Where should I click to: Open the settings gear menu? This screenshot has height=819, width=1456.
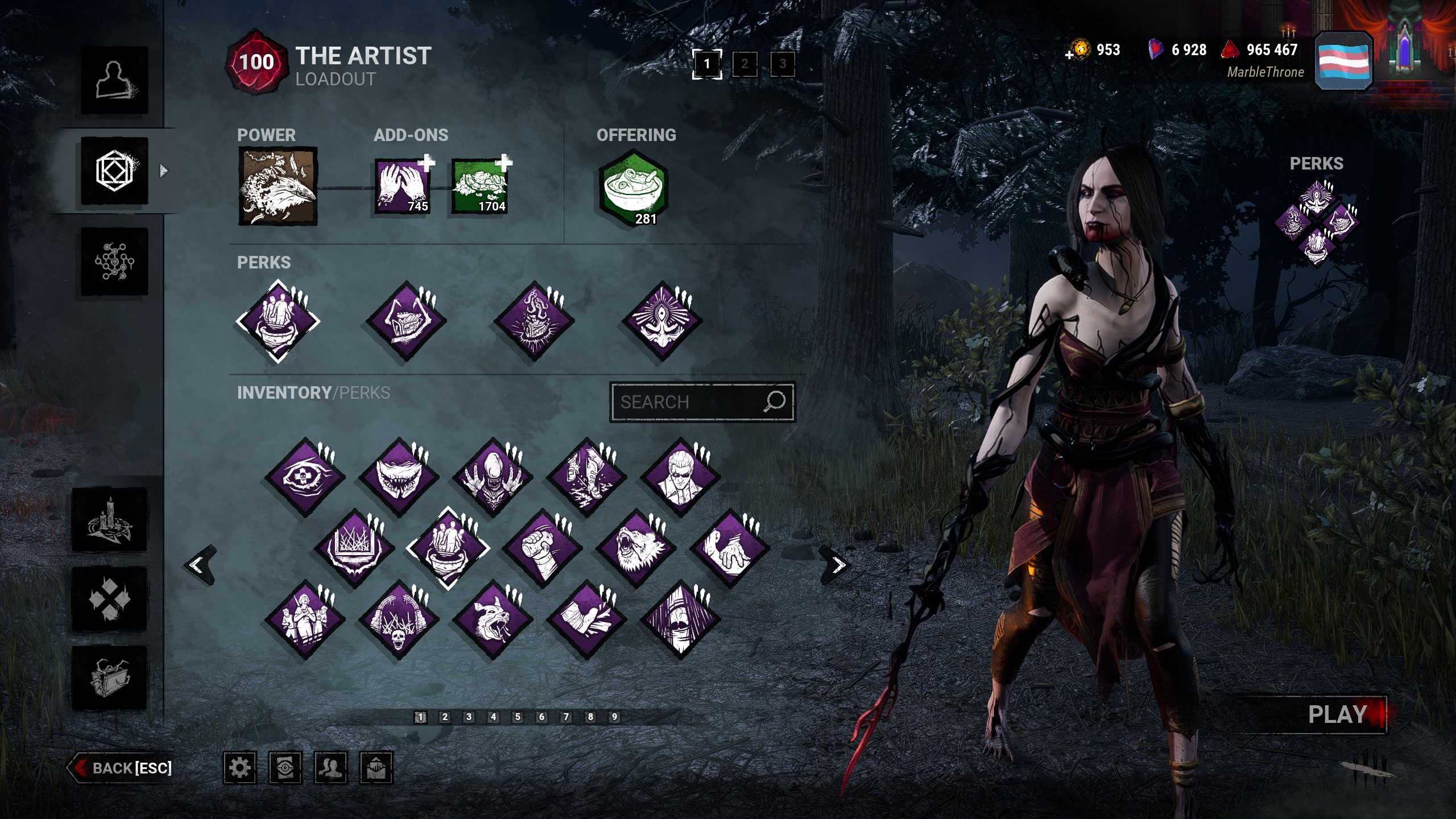click(239, 768)
